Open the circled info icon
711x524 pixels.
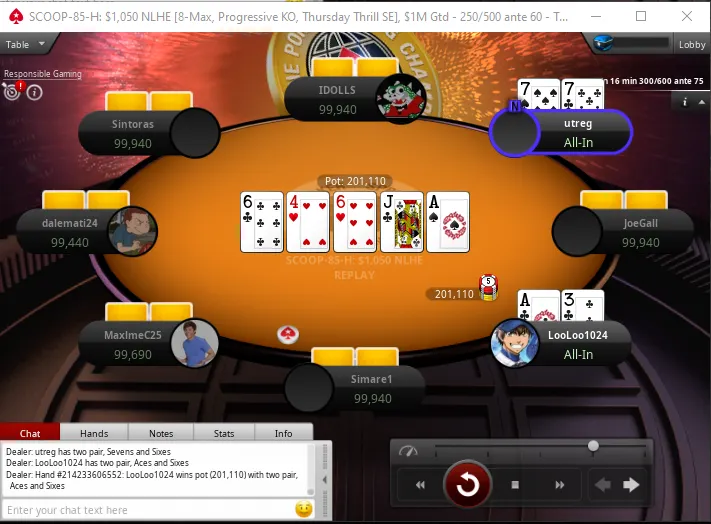(x=35, y=93)
